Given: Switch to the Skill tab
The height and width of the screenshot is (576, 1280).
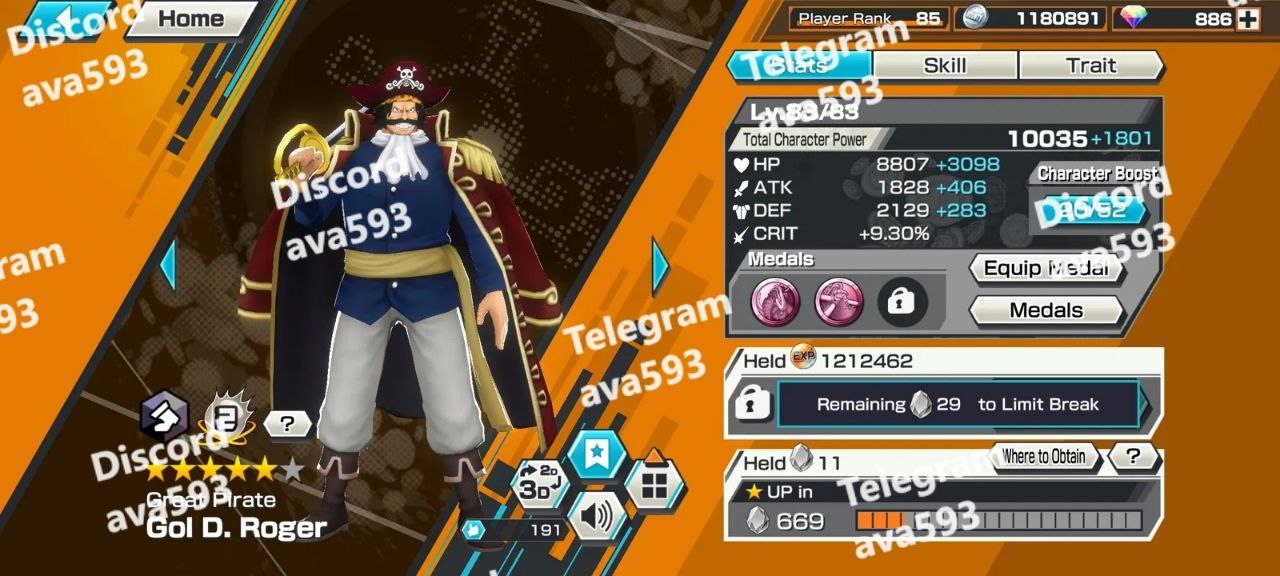Looking at the screenshot, I should pos(945,66).
